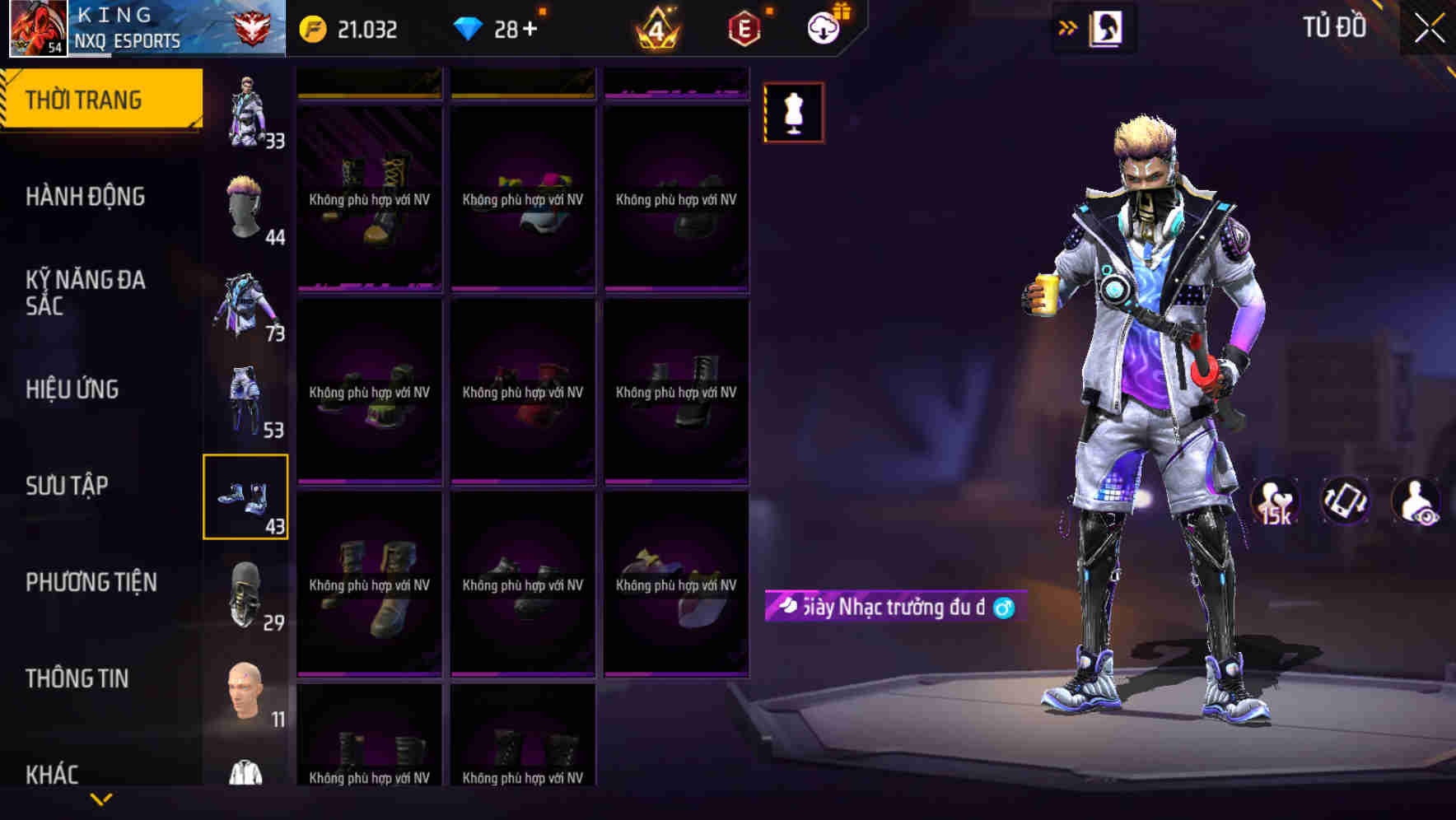This screenshot has height=820, width=1456.
Task: Toggle the mannequin display mode icon
Action: (793, 113)
